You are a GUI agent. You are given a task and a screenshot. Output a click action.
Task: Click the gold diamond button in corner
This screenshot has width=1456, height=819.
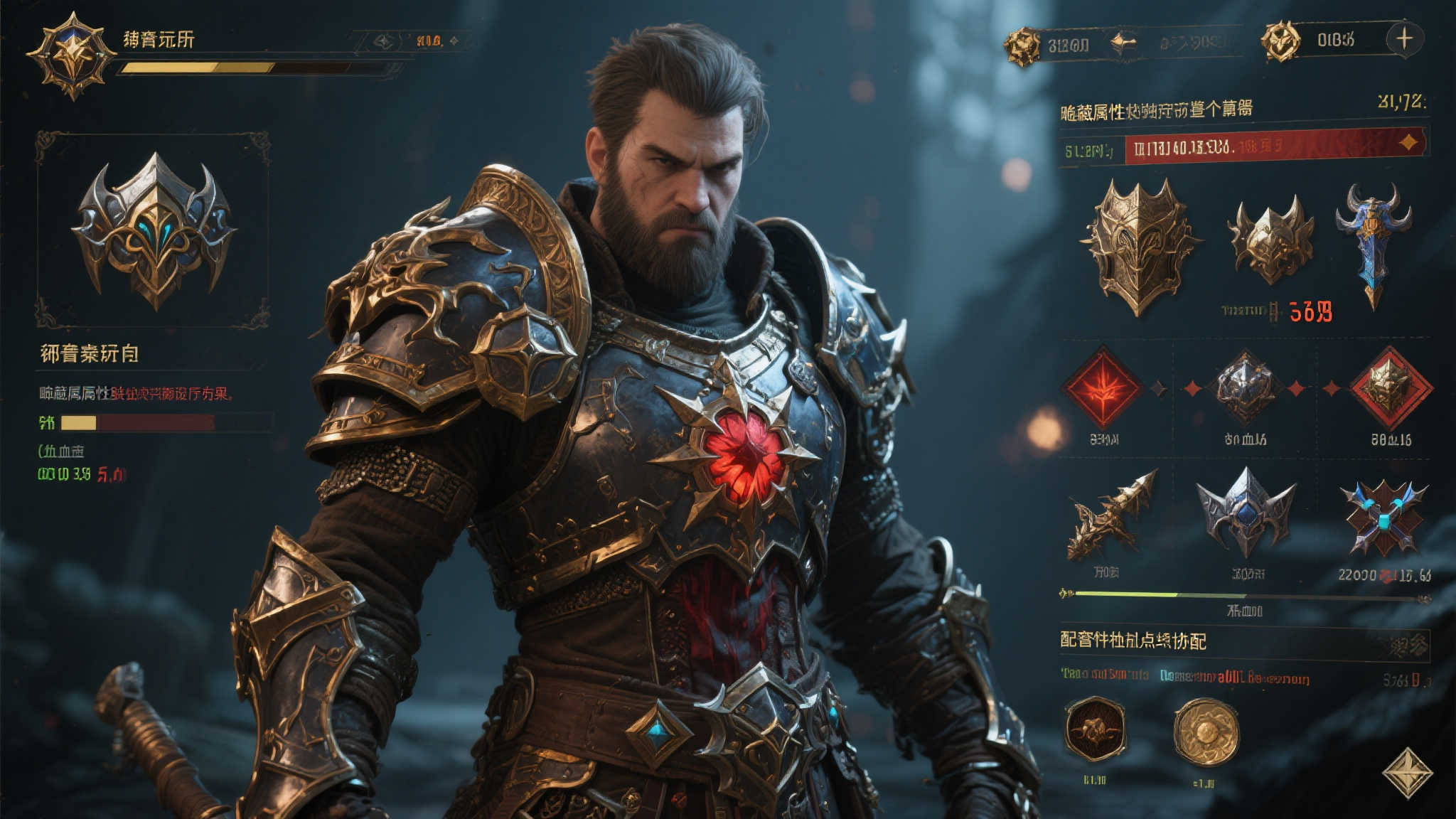point(1408,772)
